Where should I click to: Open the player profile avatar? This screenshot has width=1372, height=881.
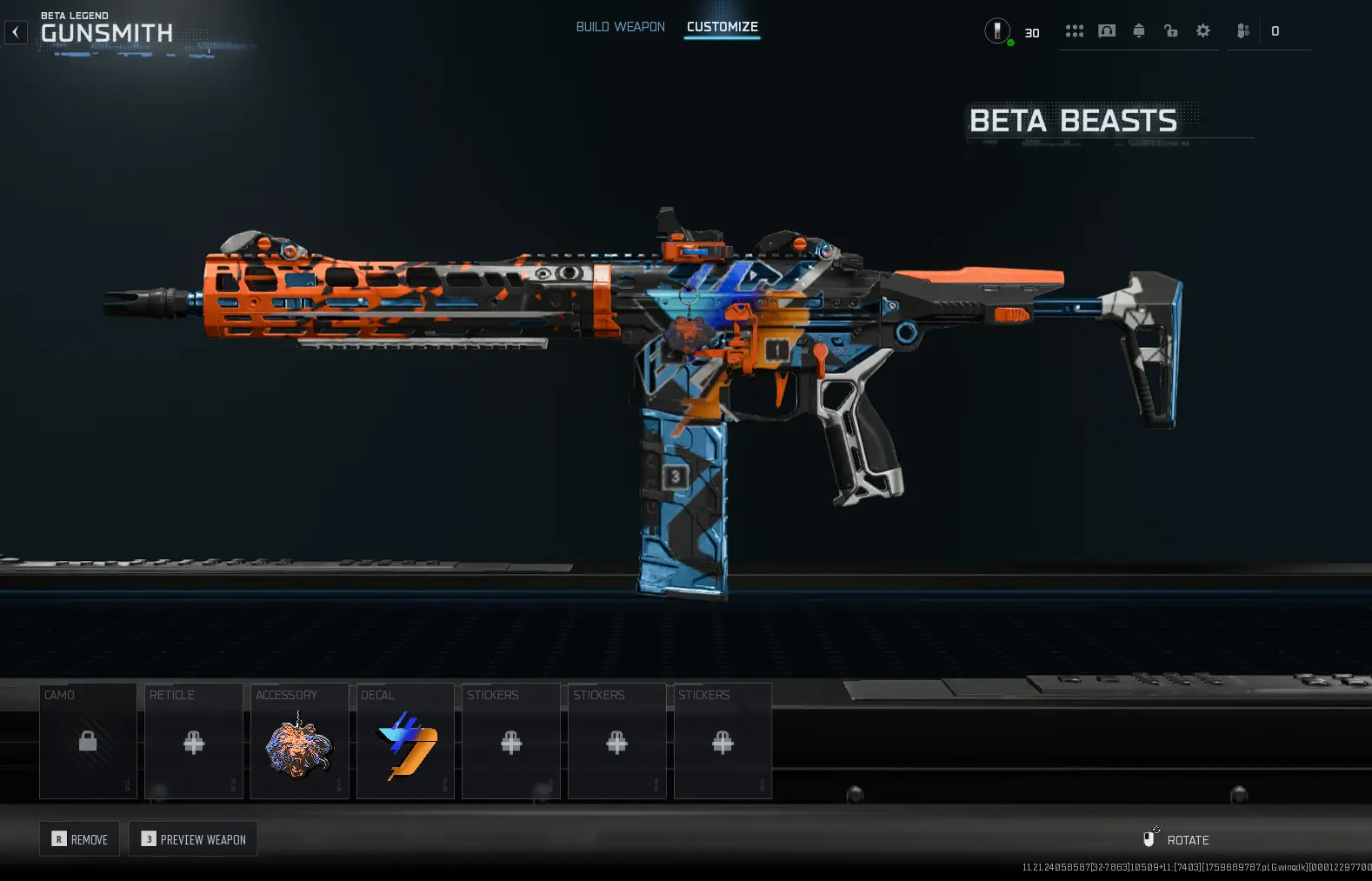click(997, 31)
